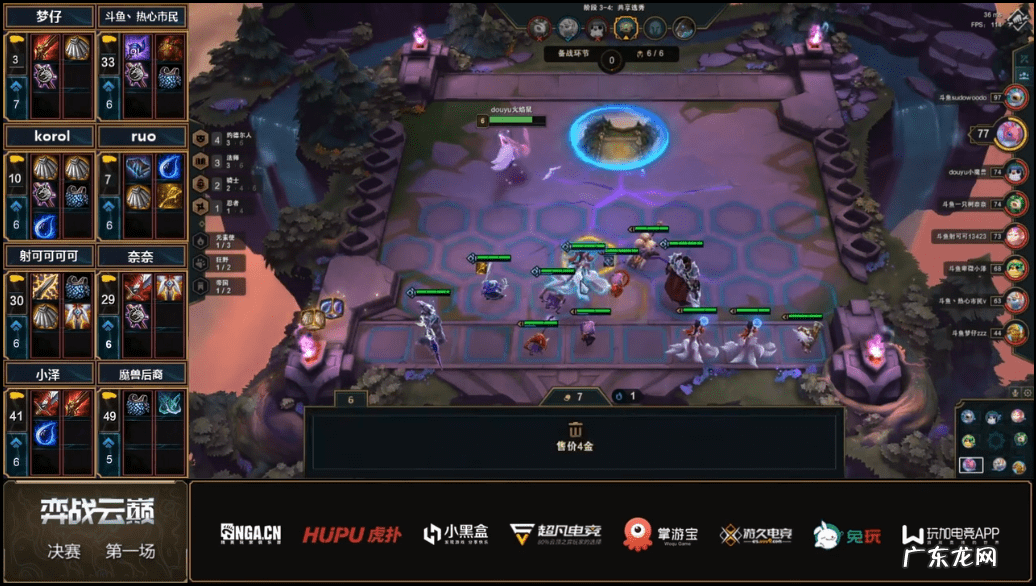The image size is (1036, 586).
Task: Sell the unit in the 售价4金 panel
Action: pos(575,440)
